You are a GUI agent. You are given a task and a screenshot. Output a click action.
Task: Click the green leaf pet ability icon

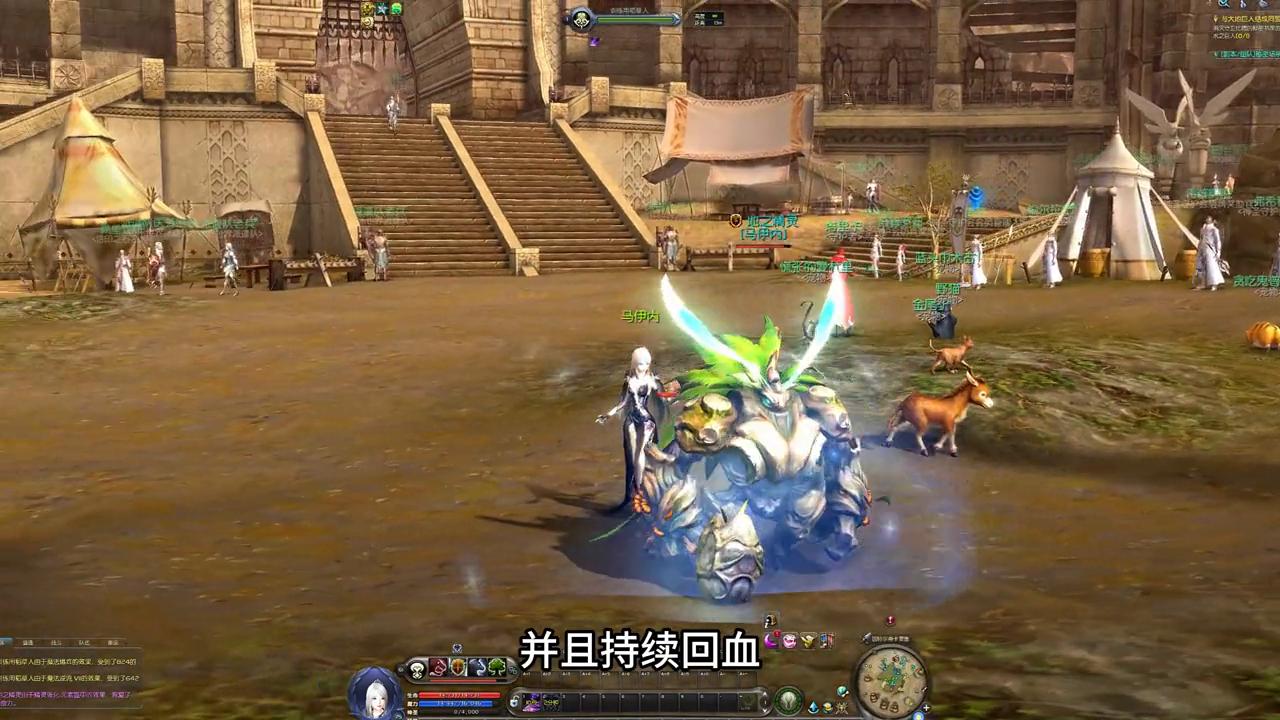pos(496,667)
